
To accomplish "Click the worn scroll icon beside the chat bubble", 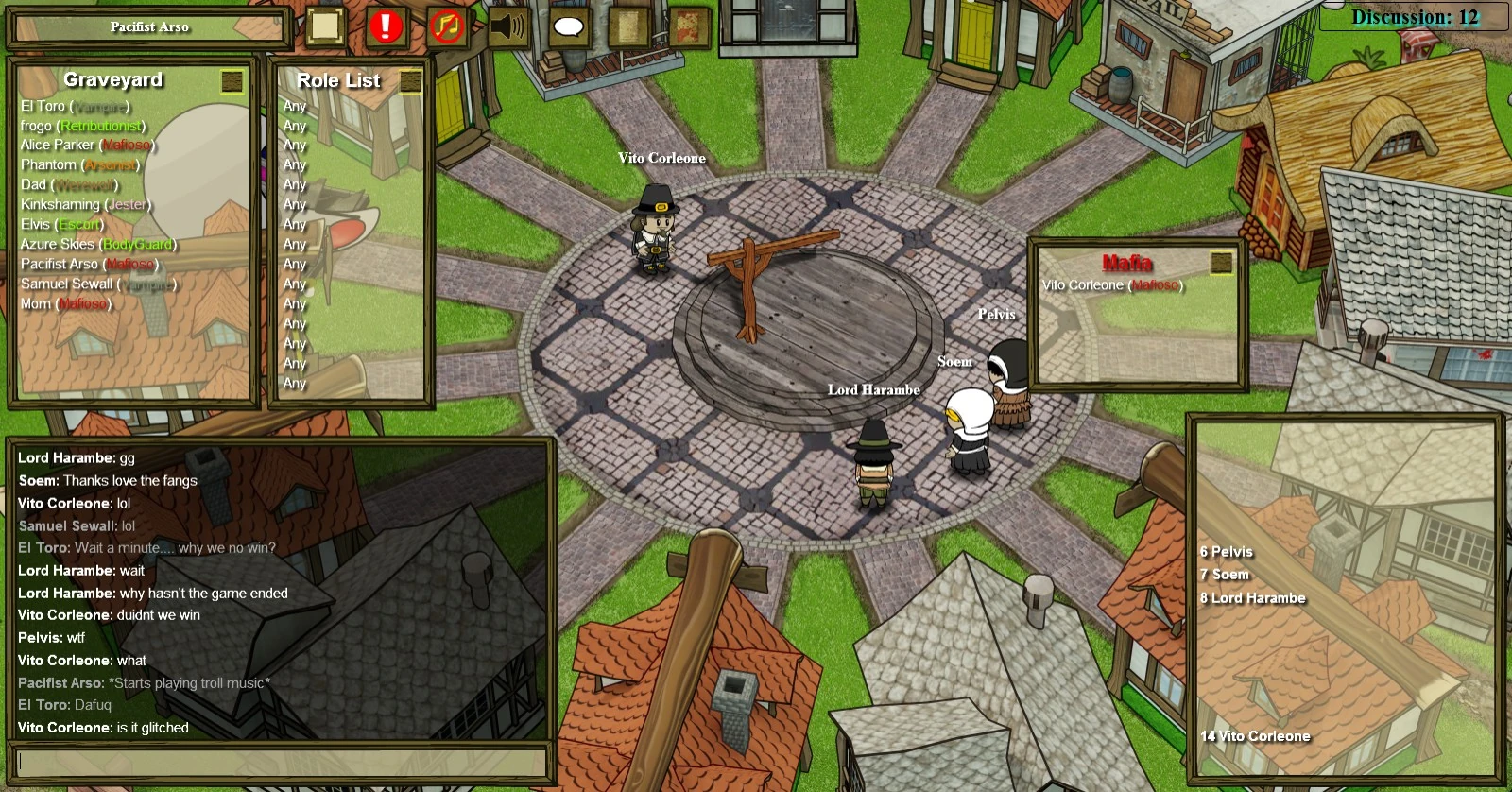I will (x=631, y=27).
